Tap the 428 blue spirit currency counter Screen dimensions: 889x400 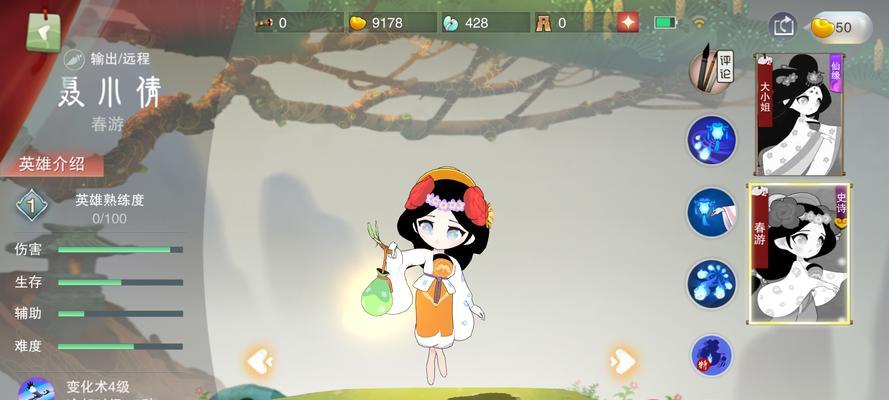[x=480, y=23]
